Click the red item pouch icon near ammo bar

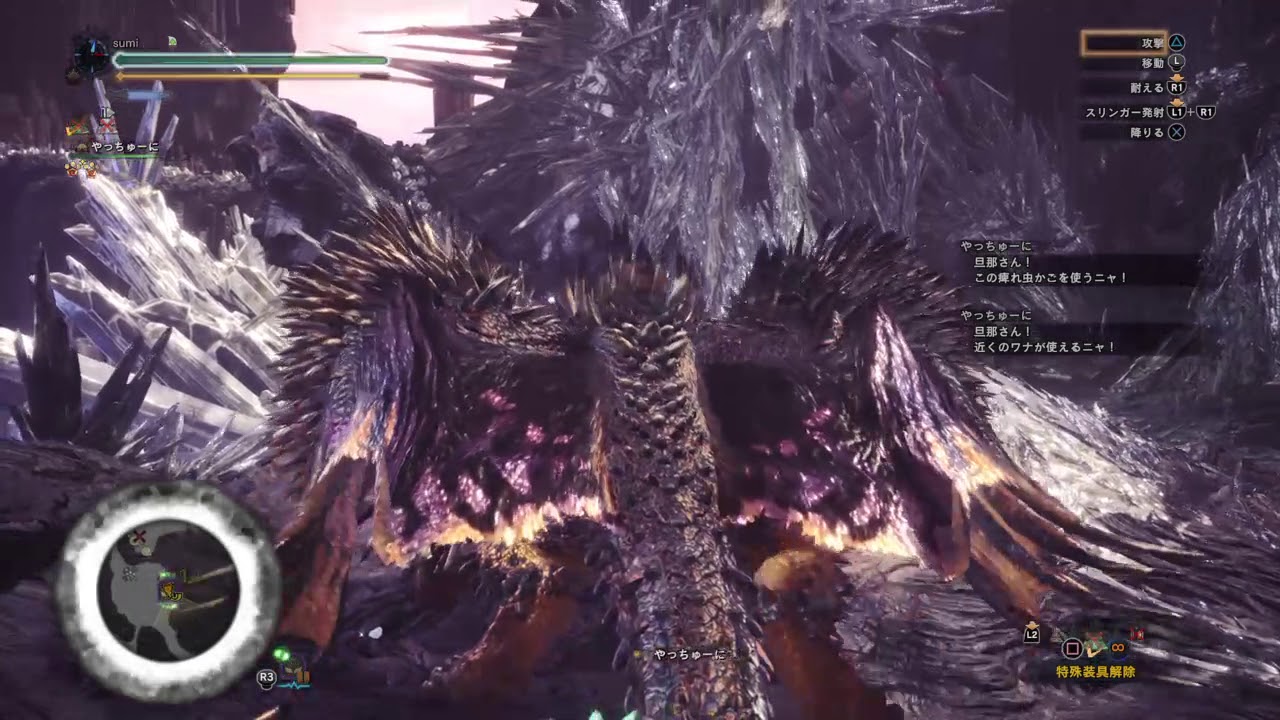coord(1137,634)
